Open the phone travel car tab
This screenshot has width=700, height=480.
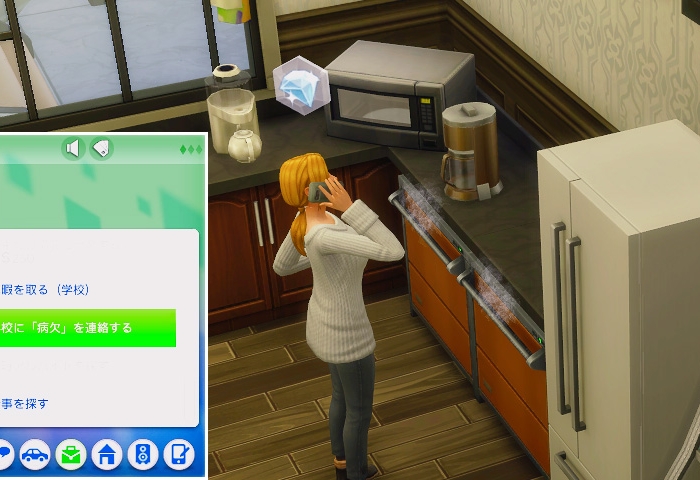point(35,455)
